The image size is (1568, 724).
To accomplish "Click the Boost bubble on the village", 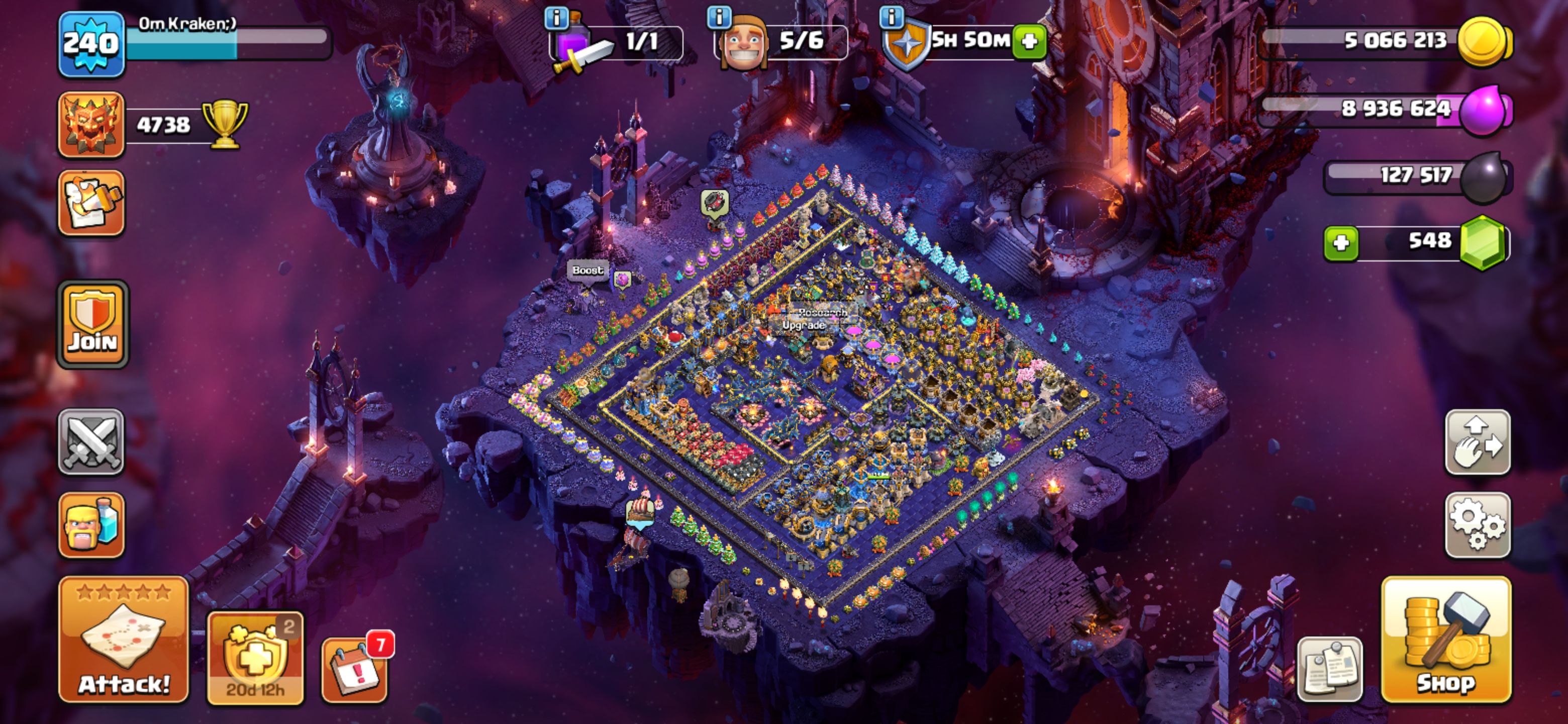I will [587, 270].
